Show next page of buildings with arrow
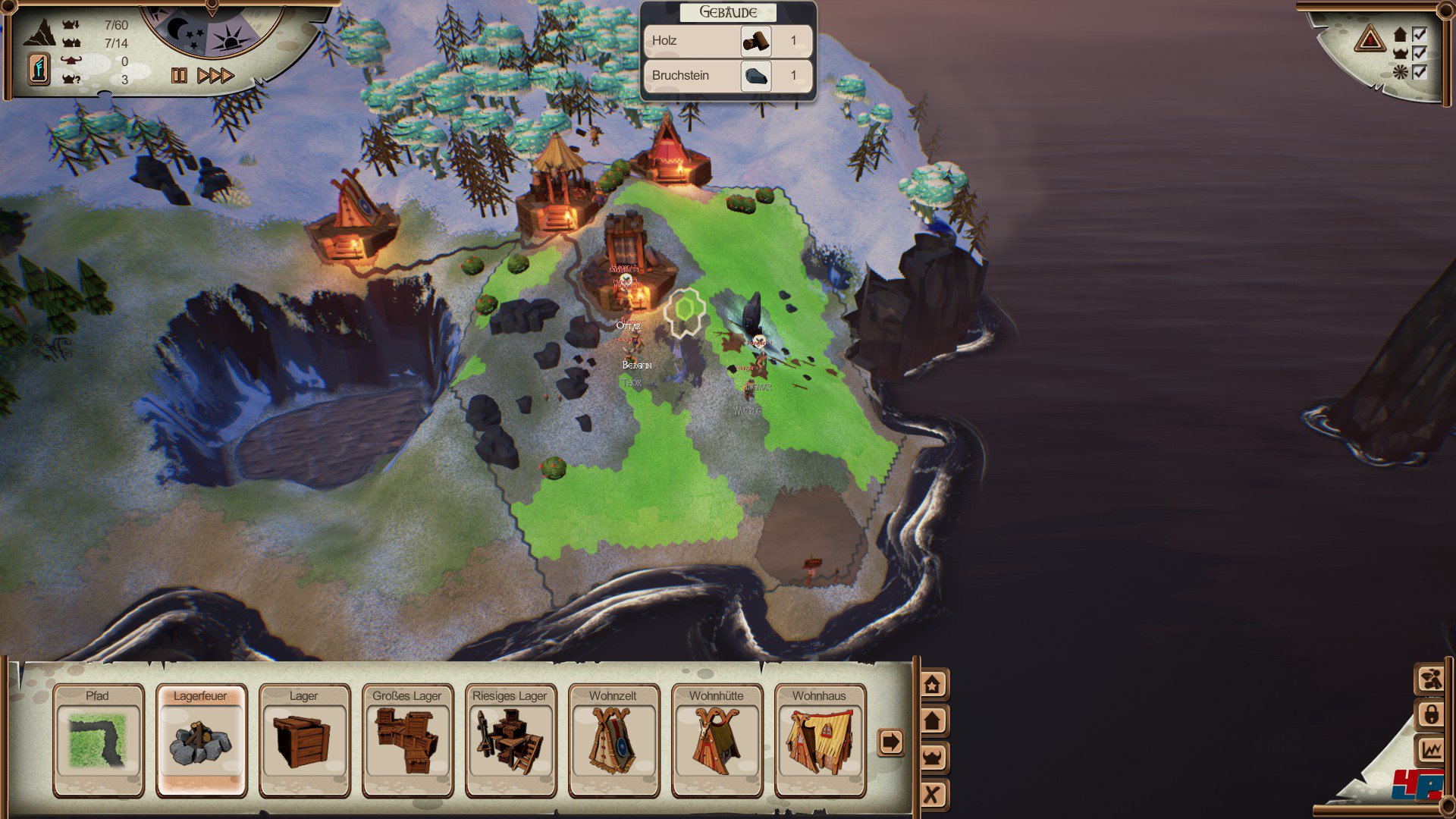 point(890,742)
